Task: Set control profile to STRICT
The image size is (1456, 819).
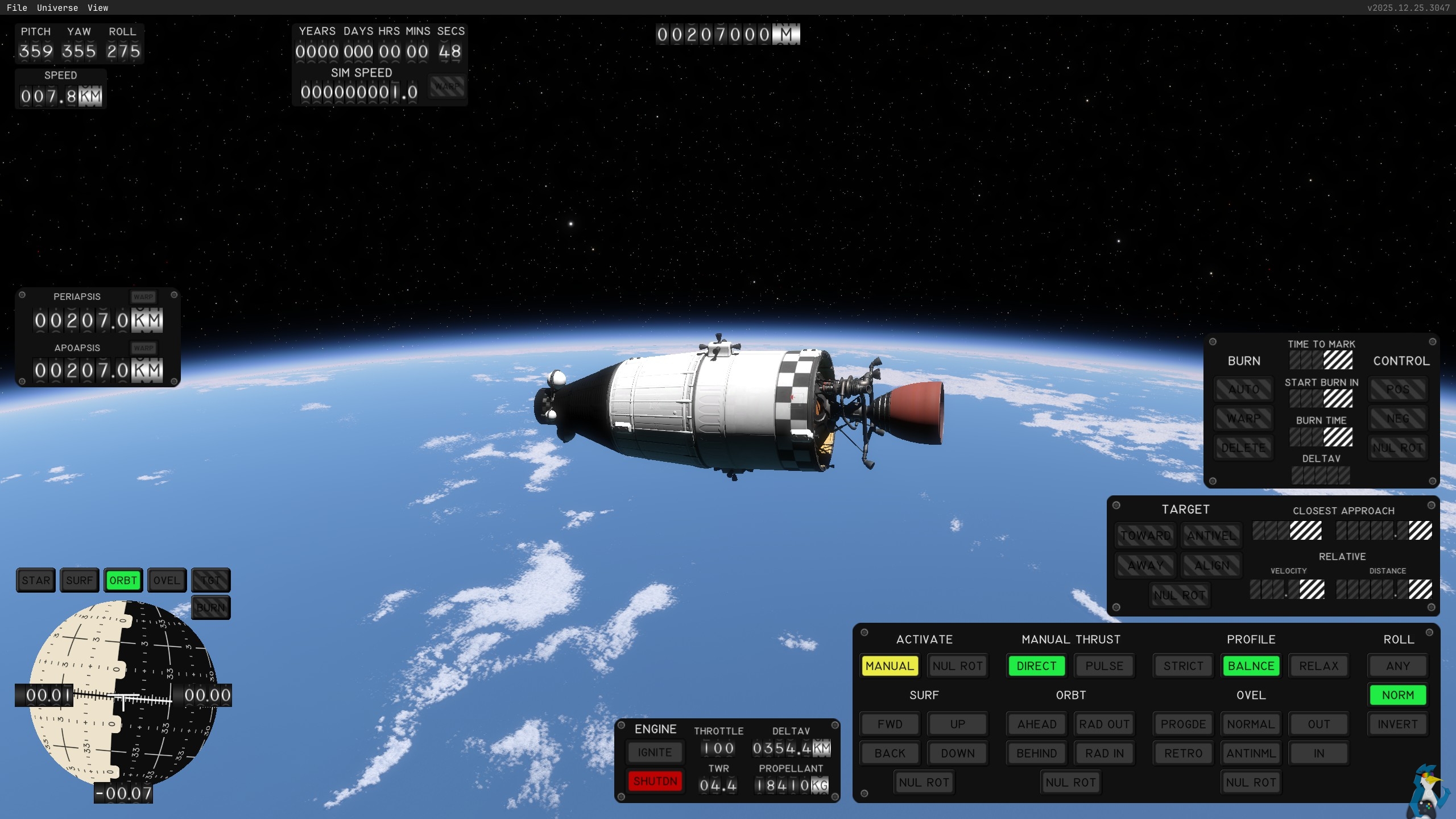Action: click(x=1183, y=666)
